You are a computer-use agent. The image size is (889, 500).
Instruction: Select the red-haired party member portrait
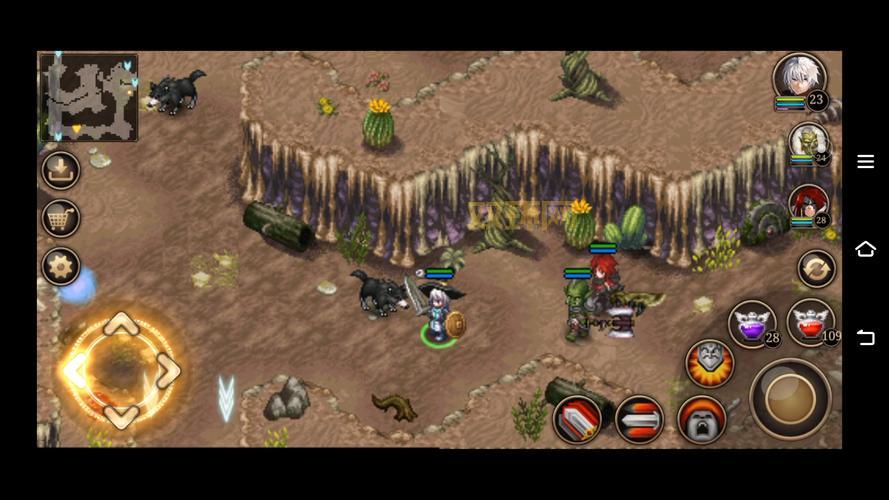[x=808, y=205]
